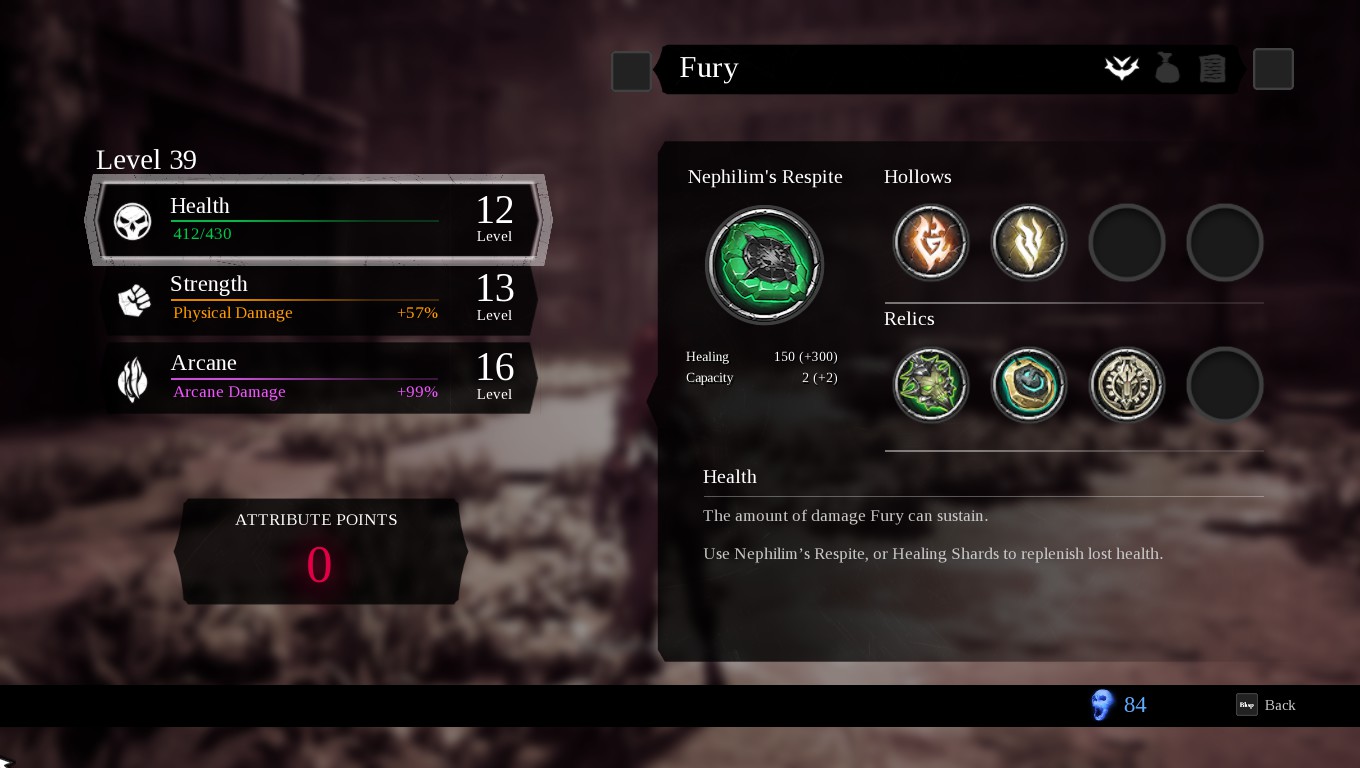The image size is (1360, 768).
Task: Select the Health attribute row
Action: 318,220
